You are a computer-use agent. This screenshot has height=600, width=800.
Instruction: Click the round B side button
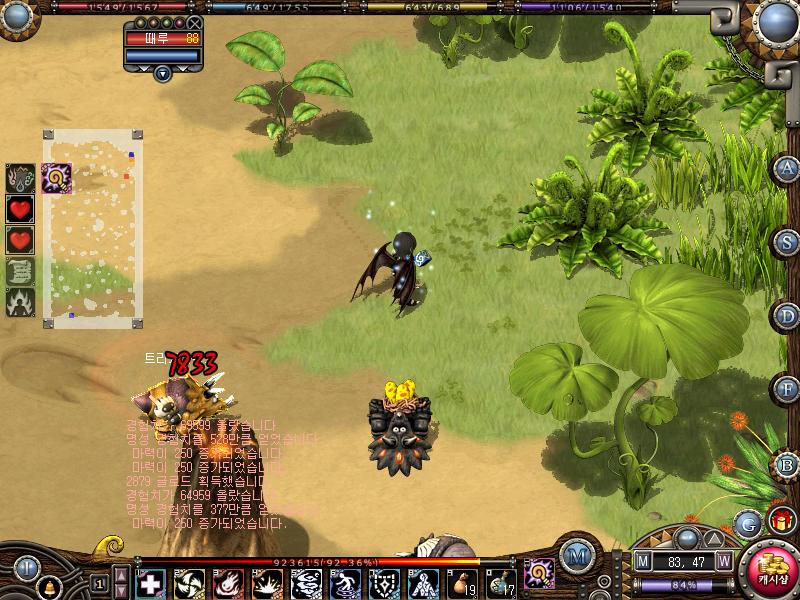tap(788, 463)
